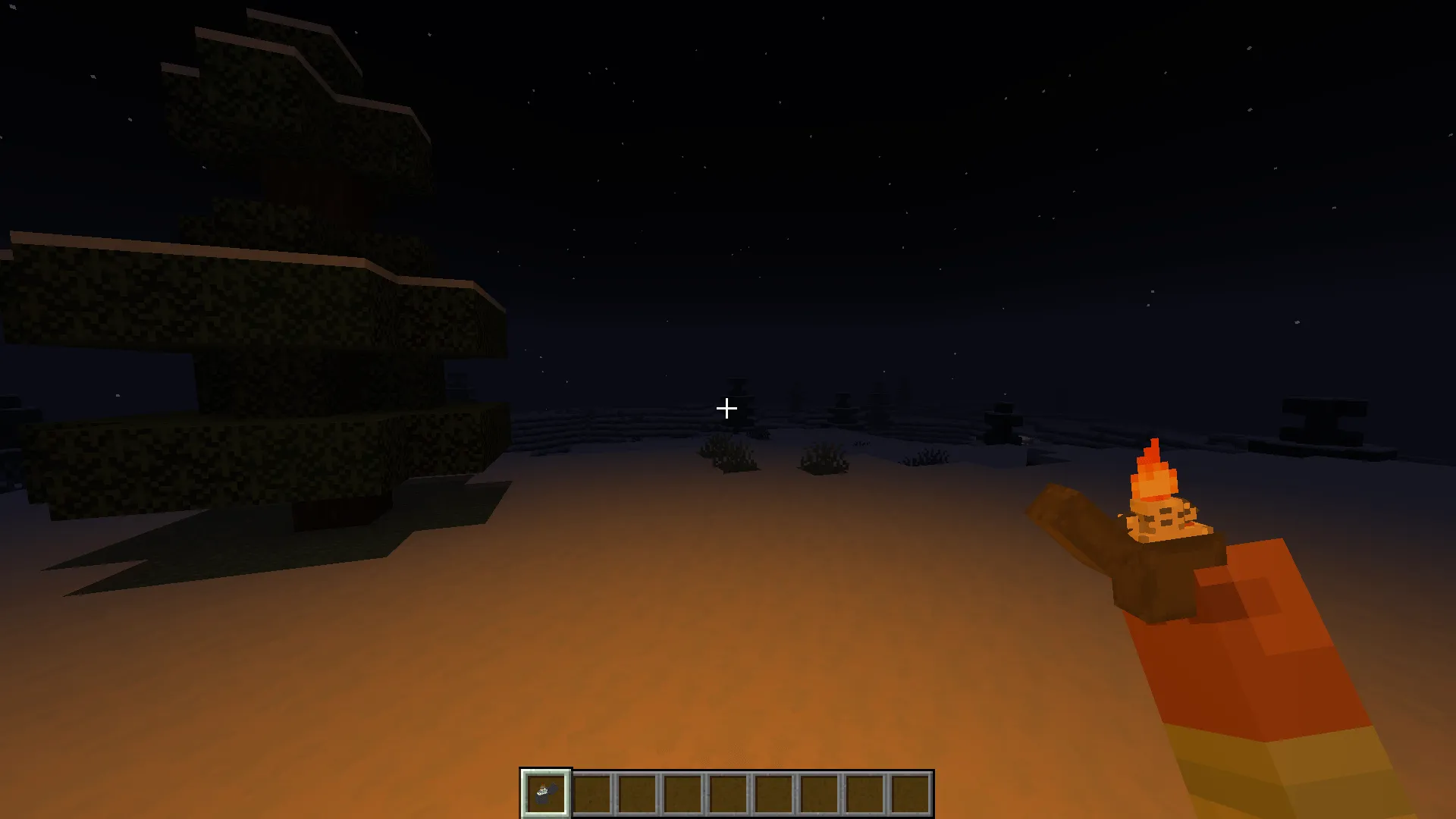Click the crosshair at screen center

tap(726, 408)
